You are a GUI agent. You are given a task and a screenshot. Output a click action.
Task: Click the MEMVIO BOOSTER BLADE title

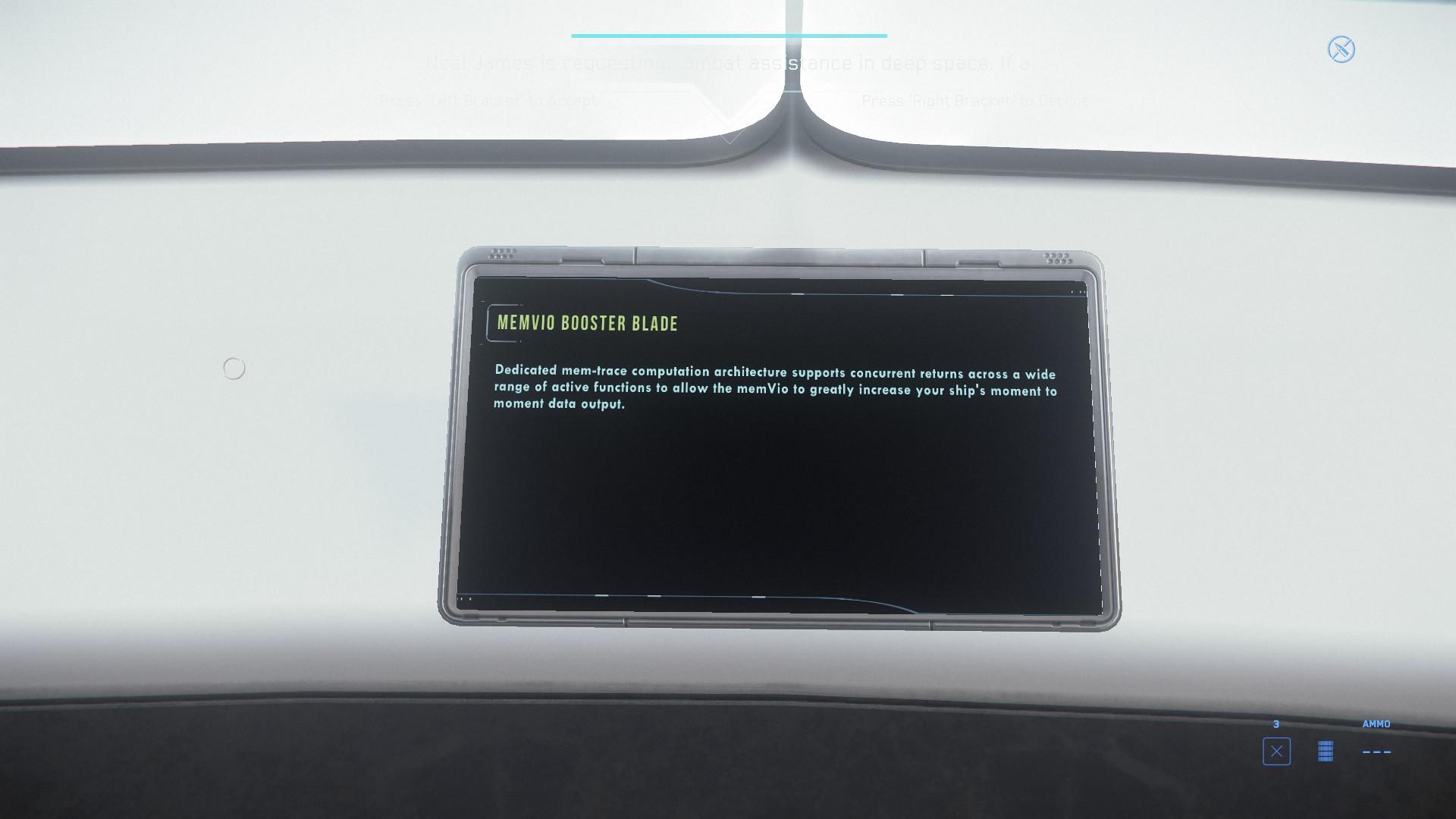(587, 323)
